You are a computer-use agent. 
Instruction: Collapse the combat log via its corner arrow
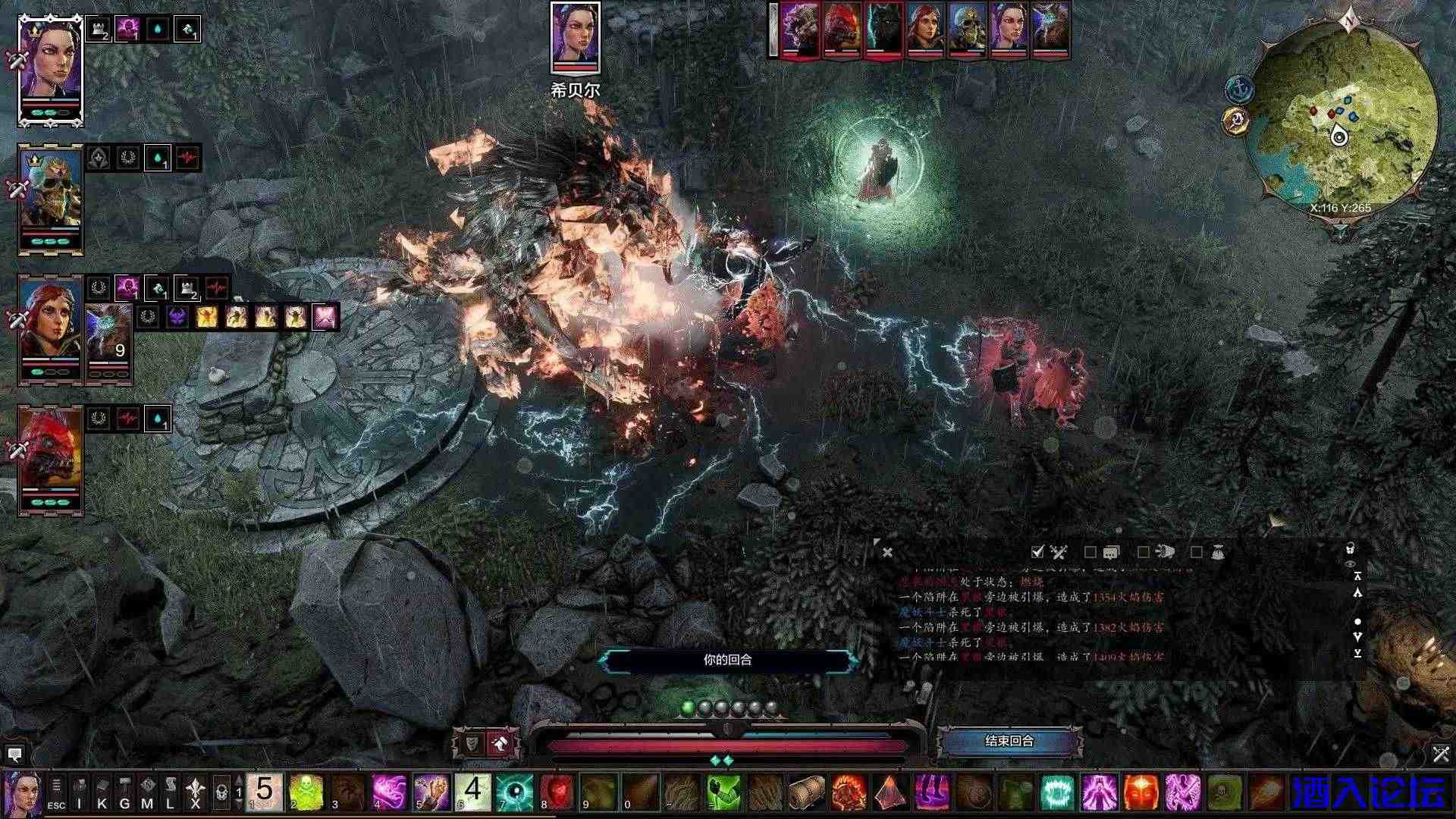click(877, 540)
